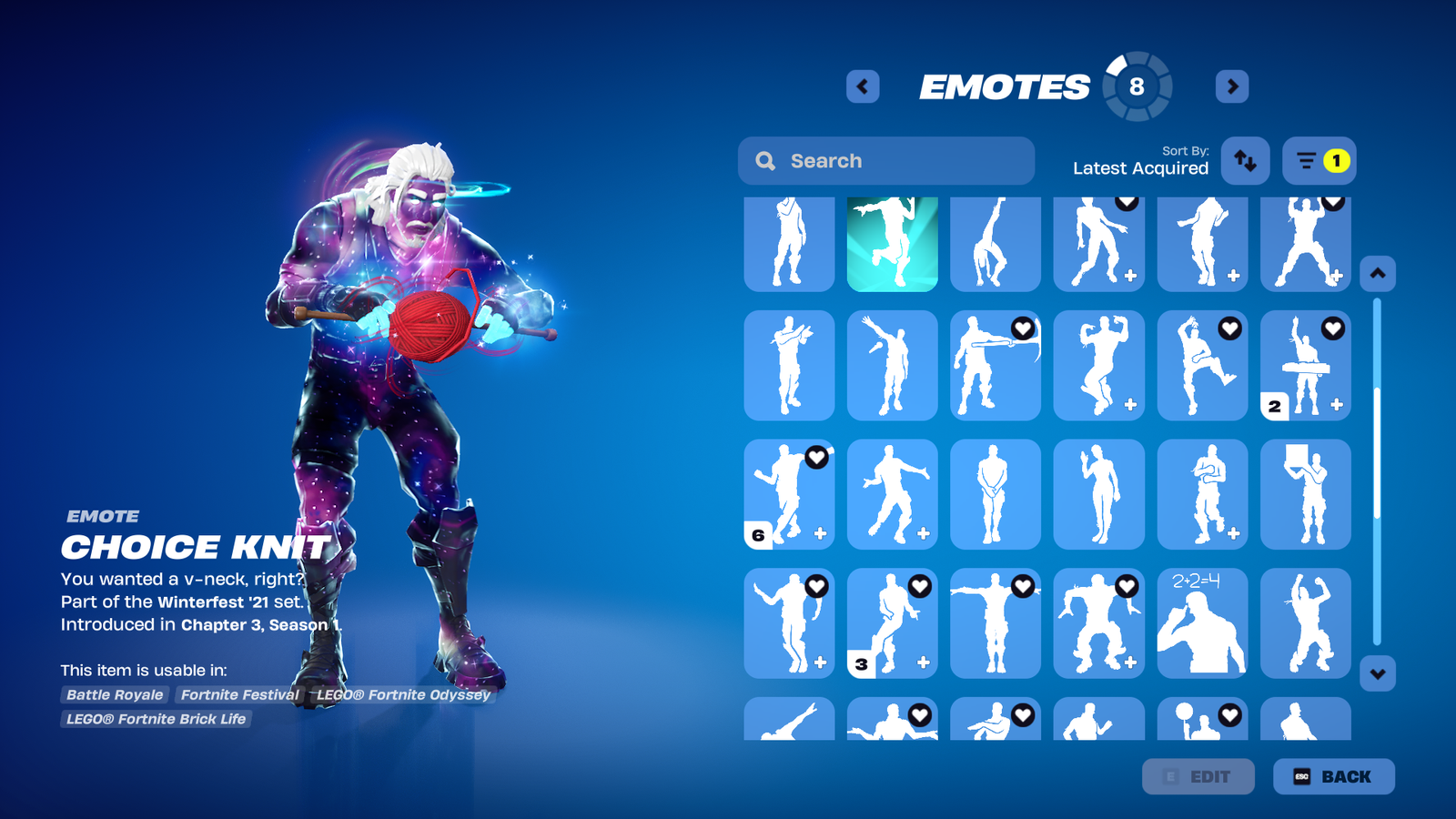Screen dimensions: 1456x819
Task: Go to previous locker category with left arrow
Action: (862, 86)
